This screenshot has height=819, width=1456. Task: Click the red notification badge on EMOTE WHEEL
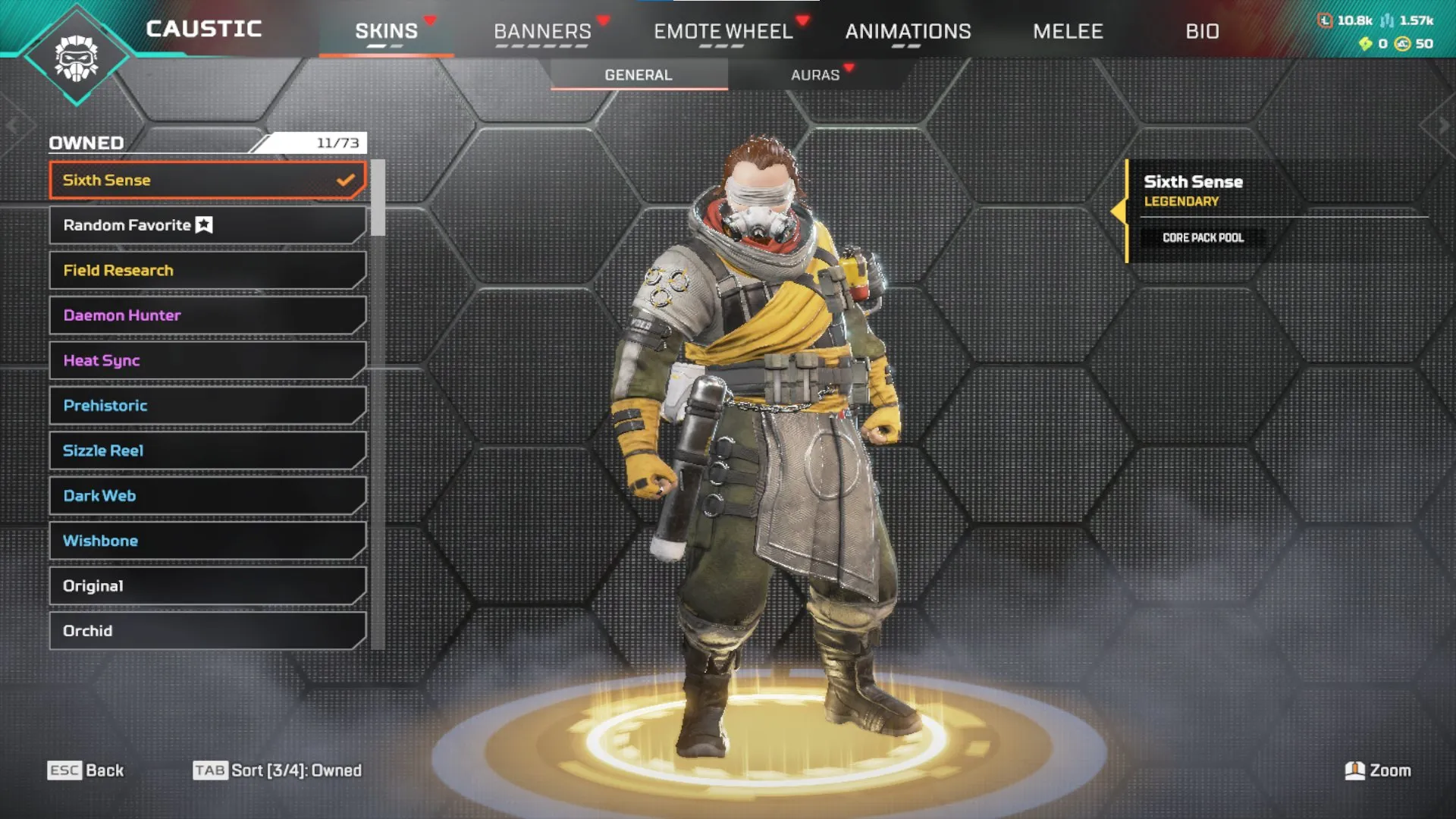click(x=804, y=20)
